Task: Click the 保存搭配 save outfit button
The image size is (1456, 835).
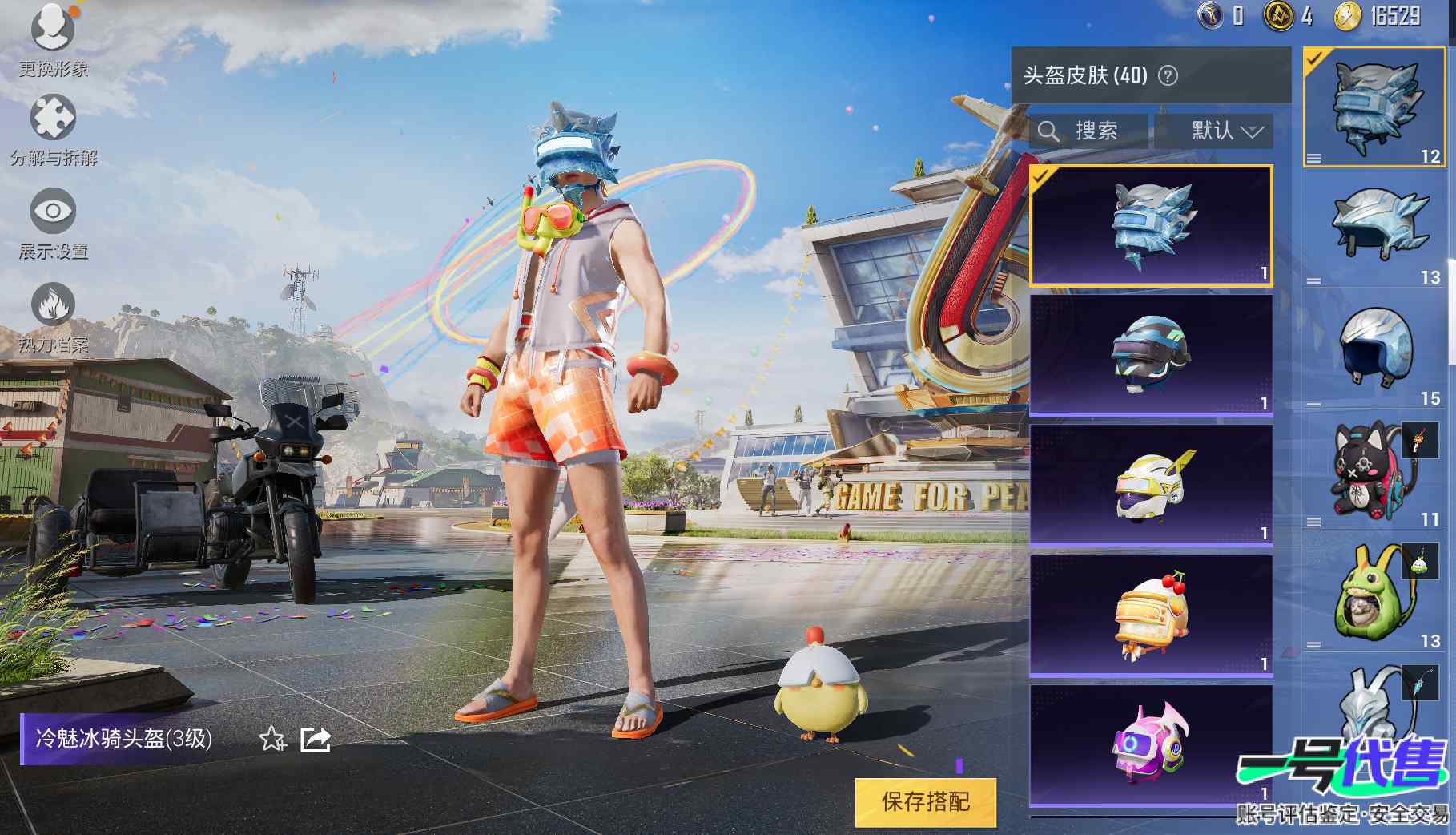Action: [x=925, y=801]
